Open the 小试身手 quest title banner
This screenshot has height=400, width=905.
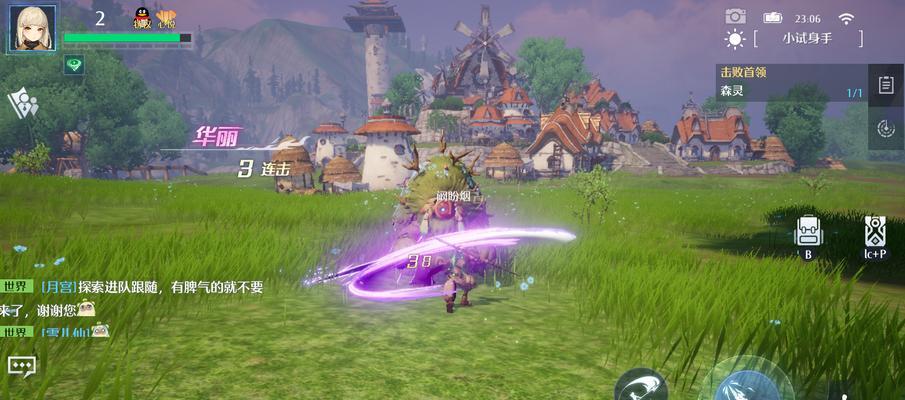(807, 39)
